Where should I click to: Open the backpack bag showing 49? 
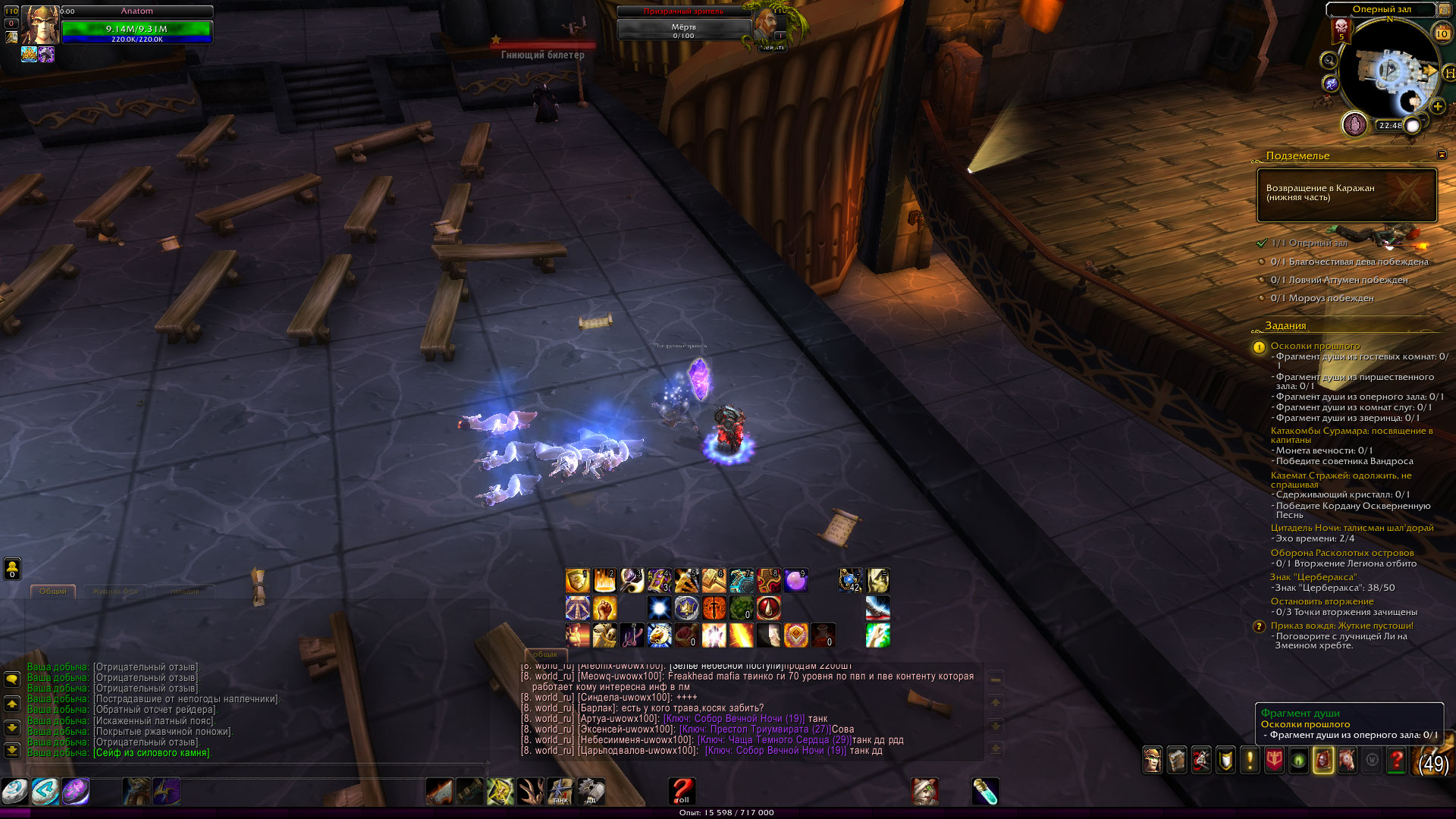pos(1433,761)
